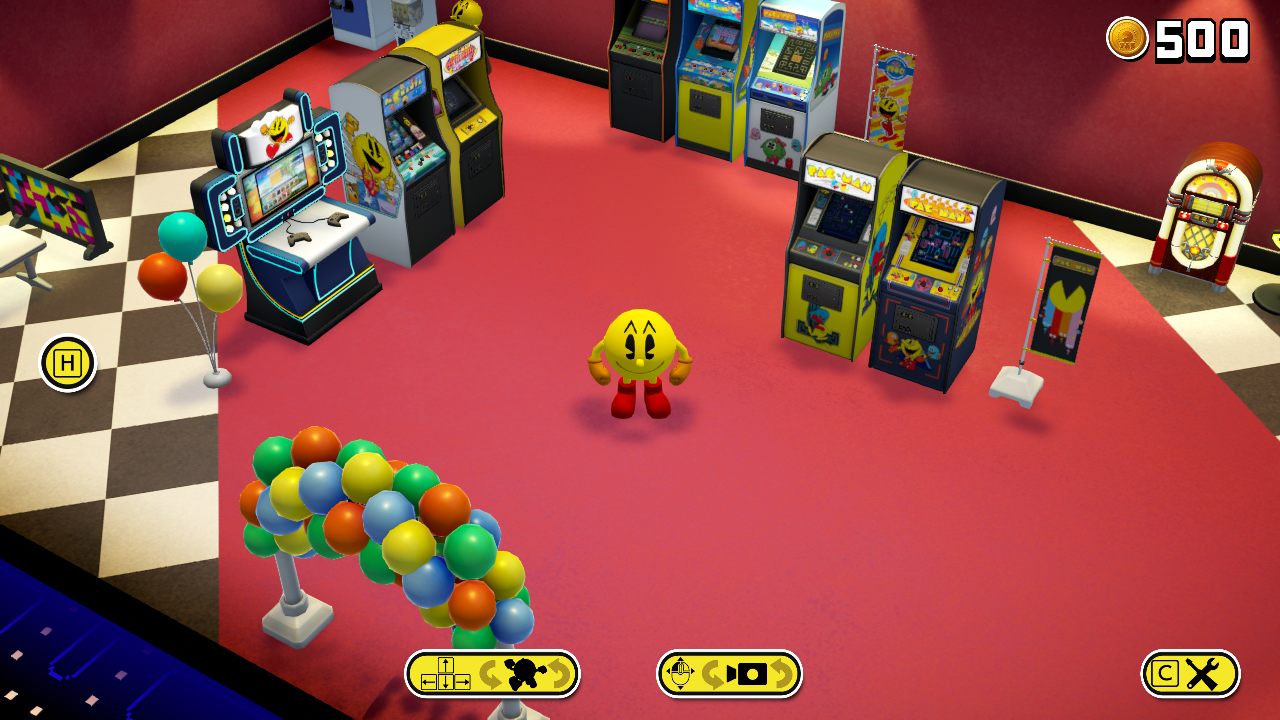The image size is (1280, 720).
Task: Select the arrow-keys movement icon
Action: [x=444, y=672]
